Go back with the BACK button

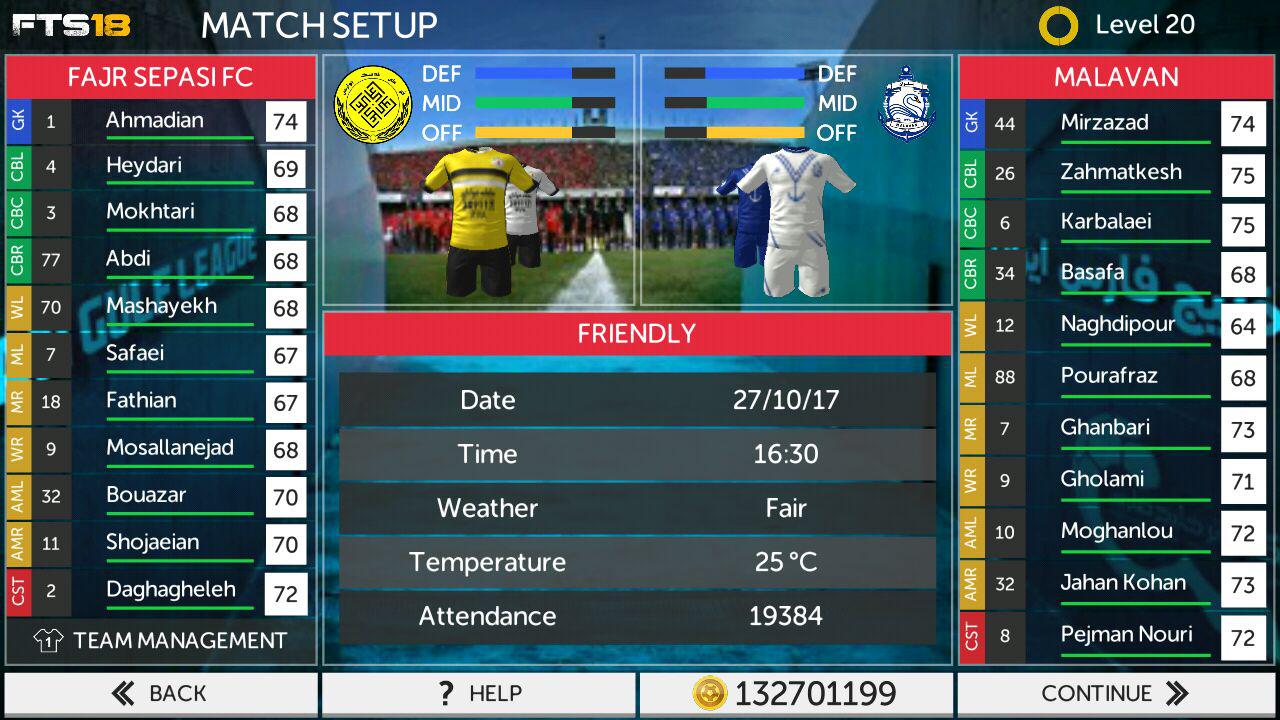click(160, 693)
